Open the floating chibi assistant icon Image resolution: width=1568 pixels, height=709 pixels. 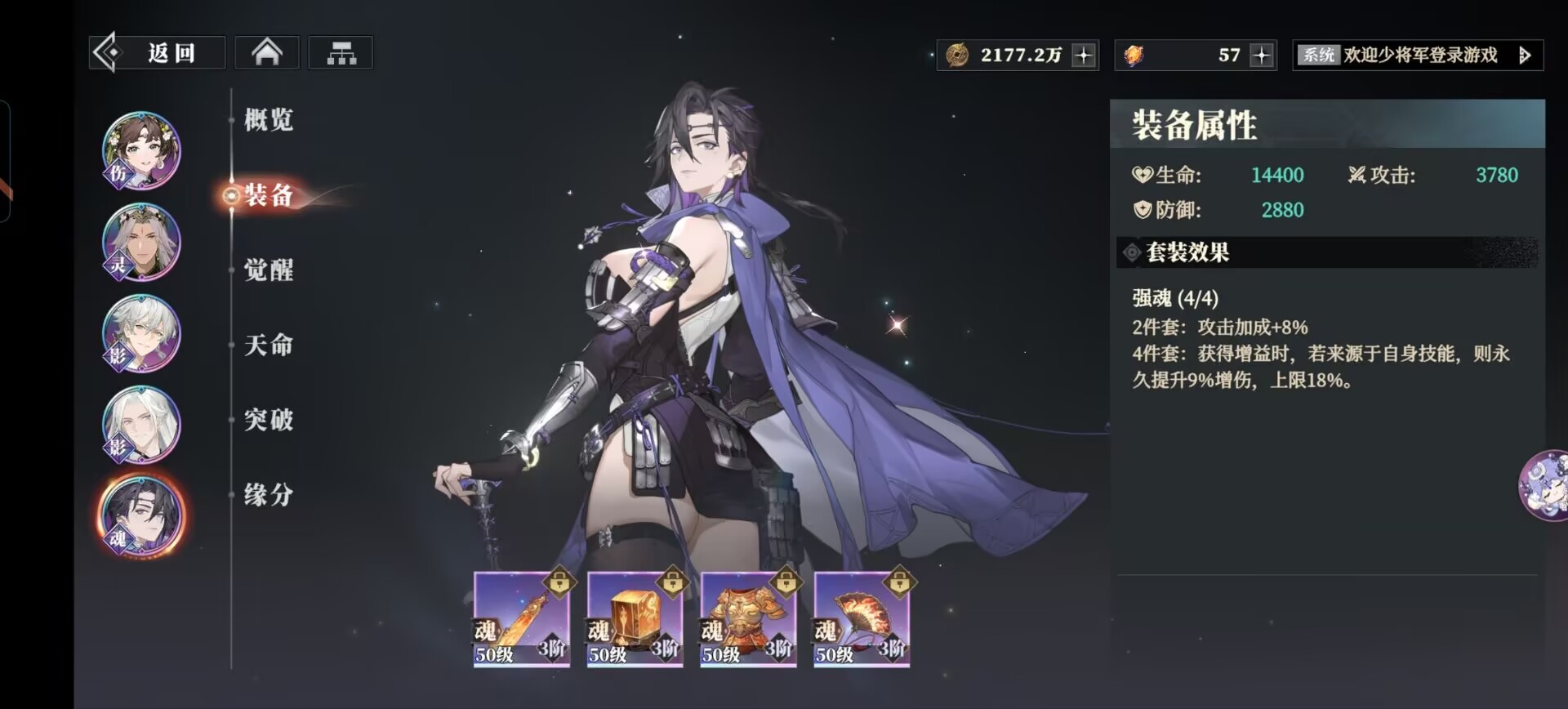coord(1543,485)
